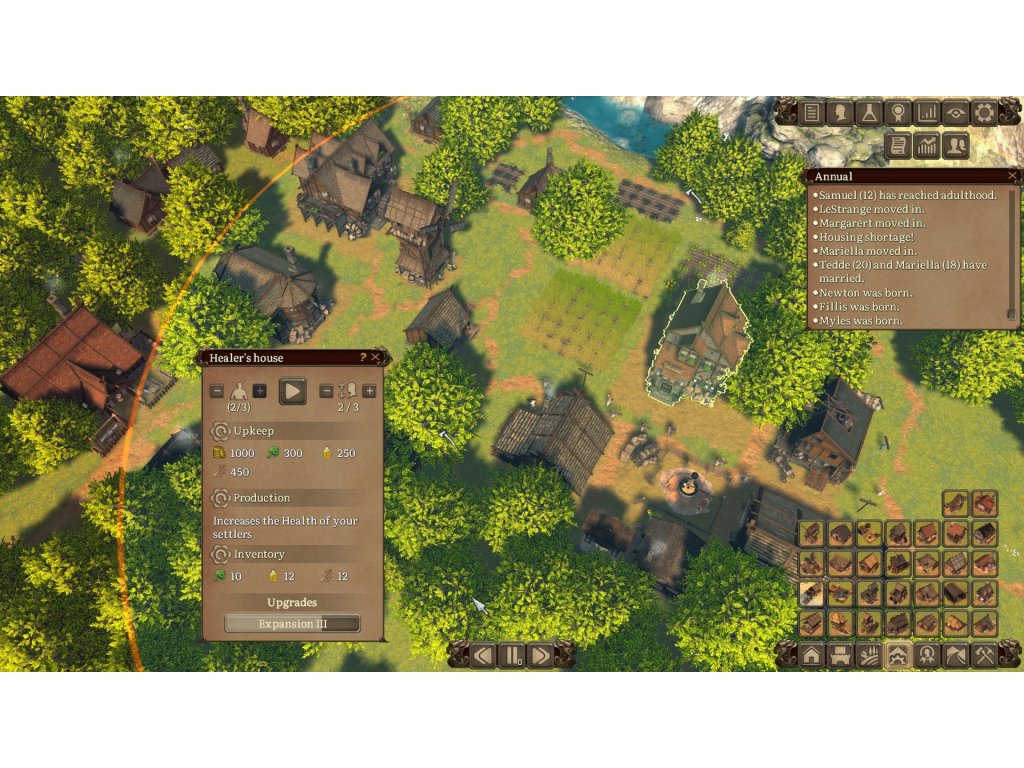Screen dimensions: 1024x768
Task: Decrease game speed with the left arrow
Action: [484, 656]
